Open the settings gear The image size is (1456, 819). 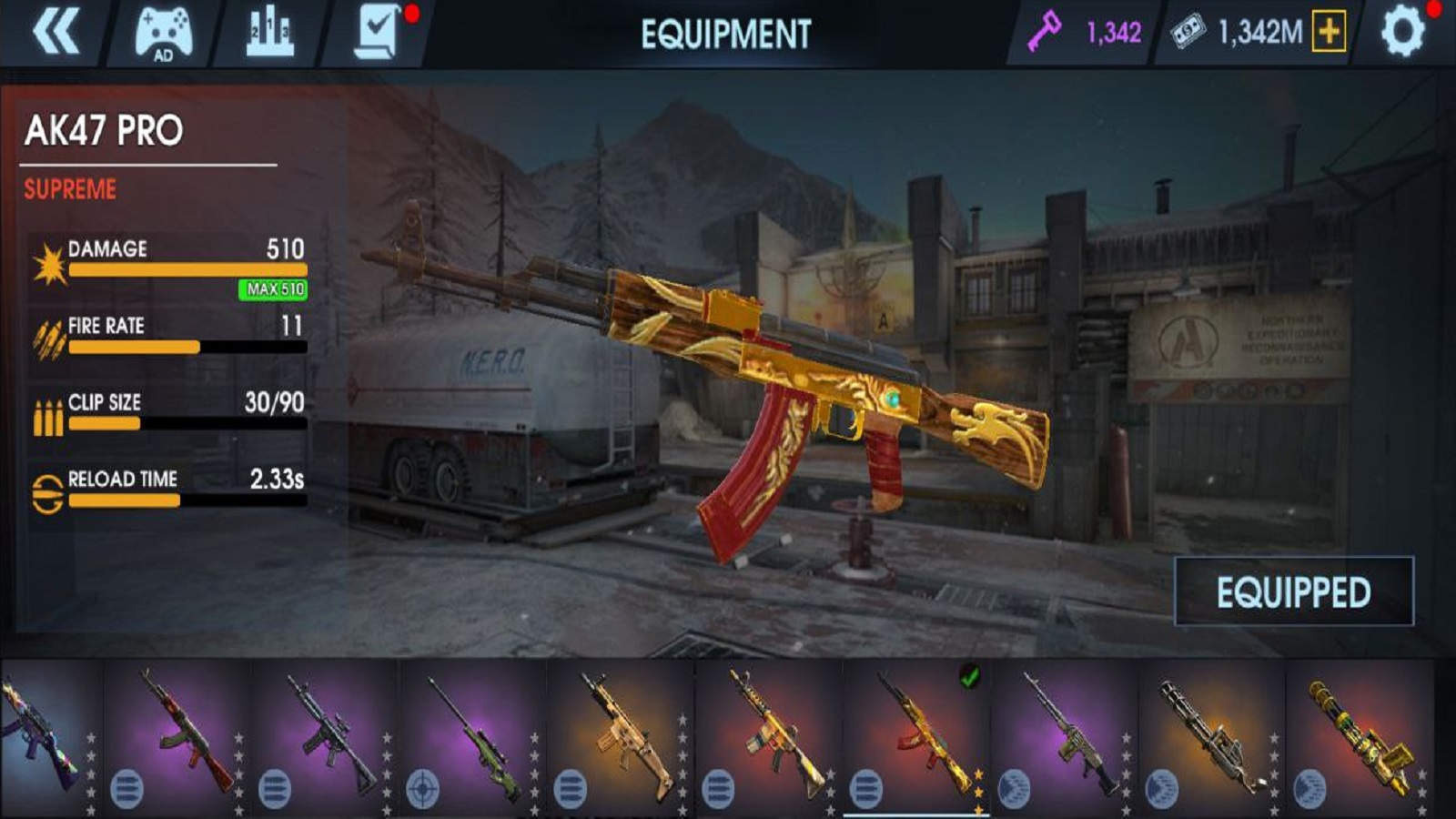point(1402,34)
